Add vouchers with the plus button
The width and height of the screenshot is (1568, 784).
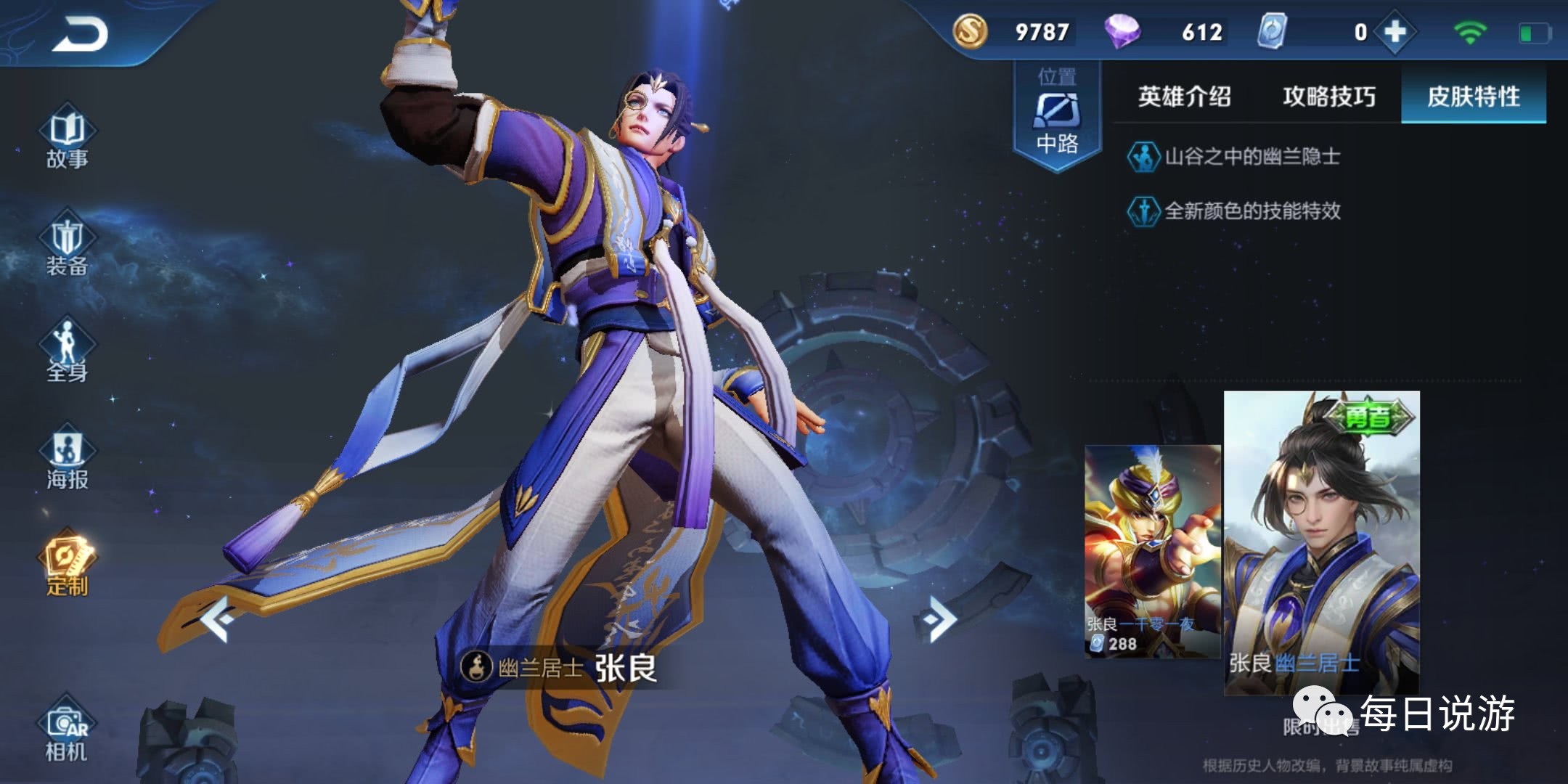click(1395, 32)
